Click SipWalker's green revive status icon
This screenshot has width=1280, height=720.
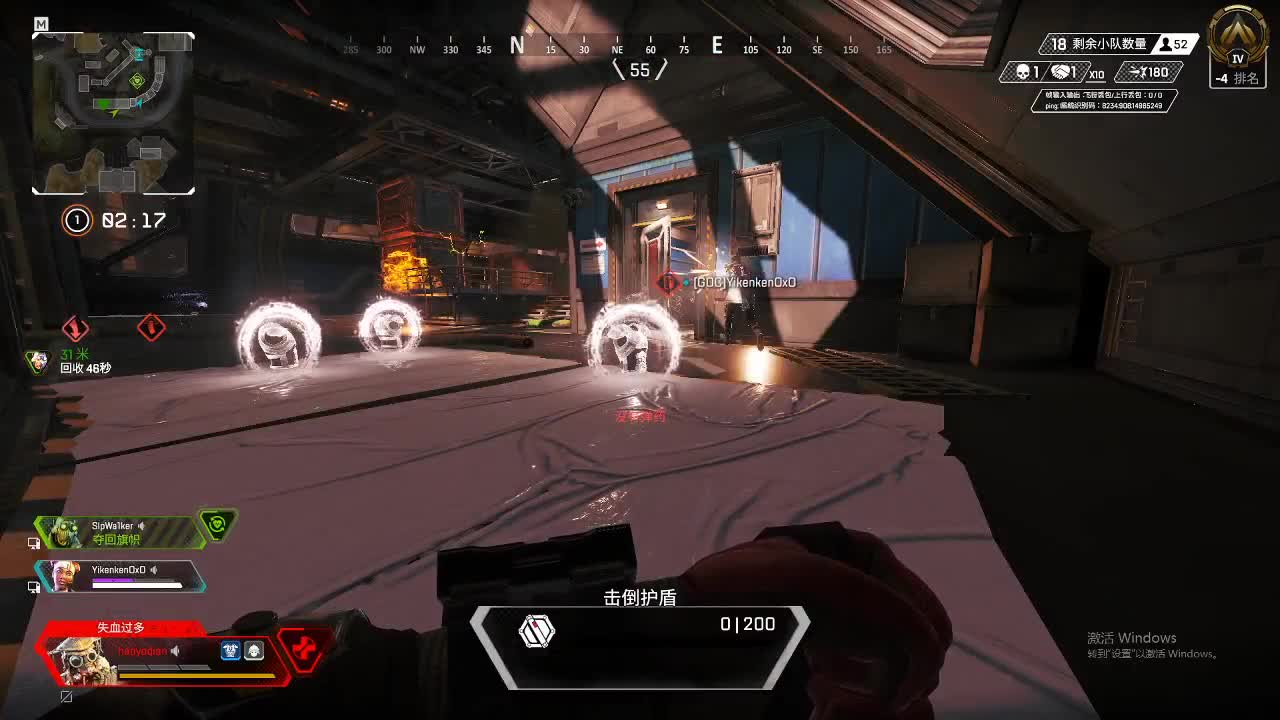click(x=217, y=525)
